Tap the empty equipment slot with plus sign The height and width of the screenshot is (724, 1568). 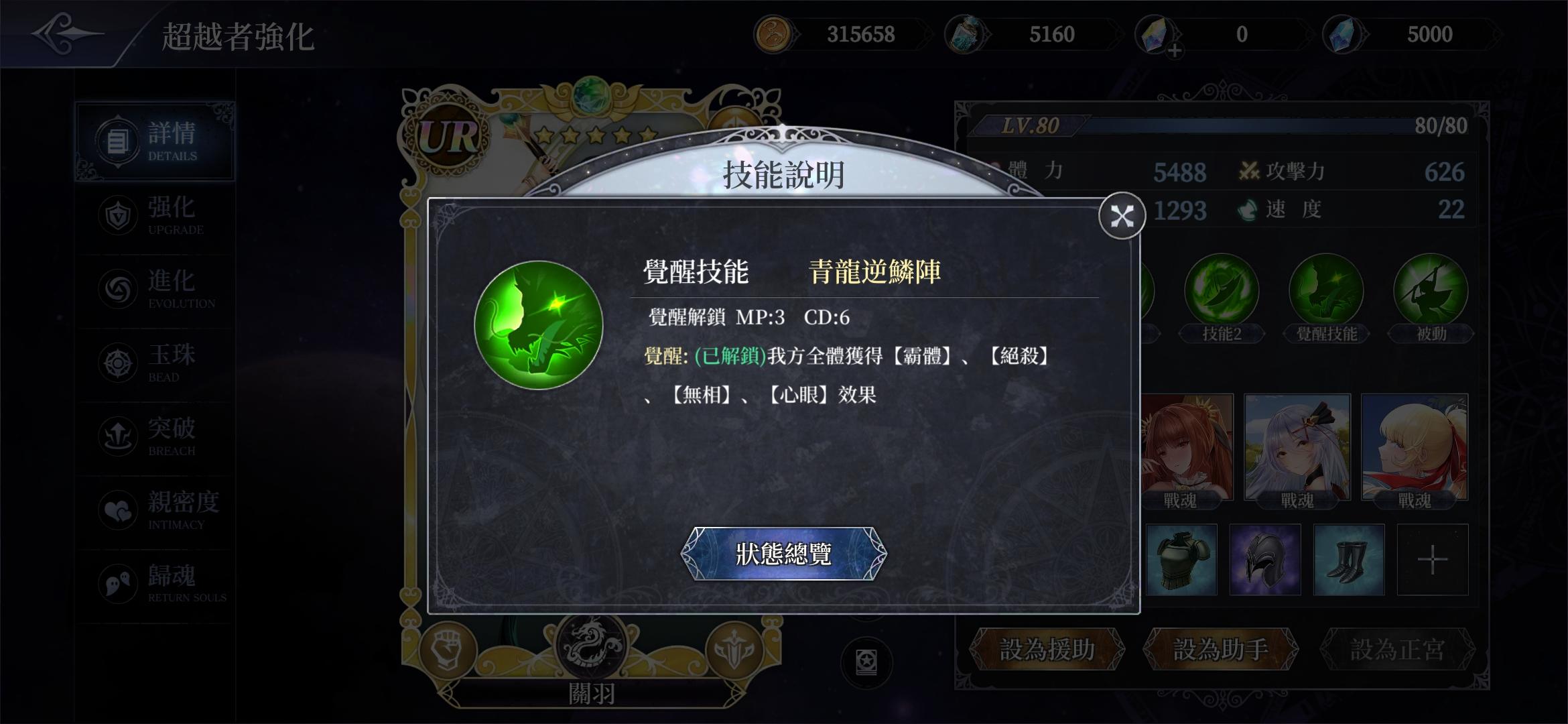[x=1432, y=560]
